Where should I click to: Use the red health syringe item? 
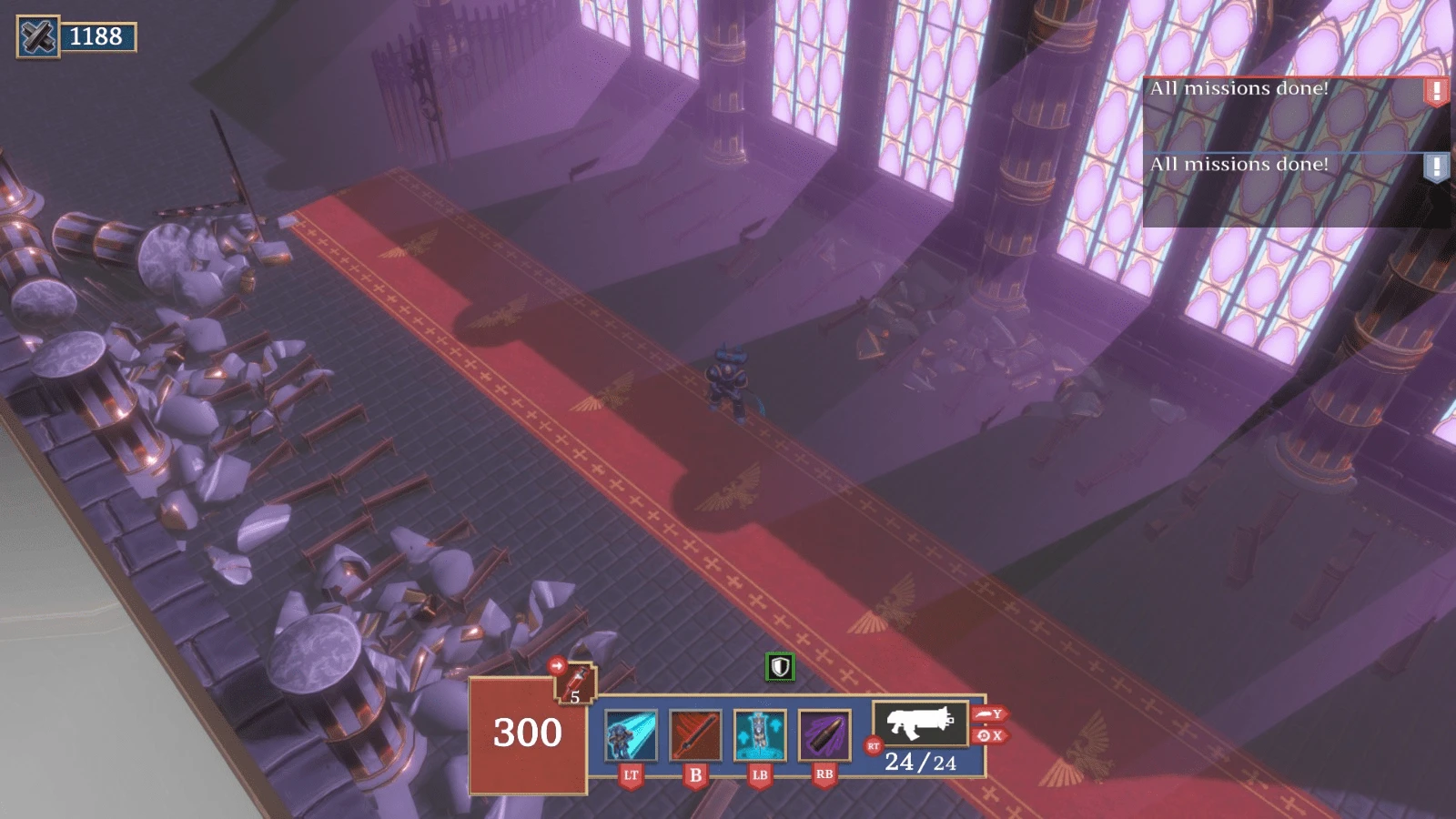575,683
